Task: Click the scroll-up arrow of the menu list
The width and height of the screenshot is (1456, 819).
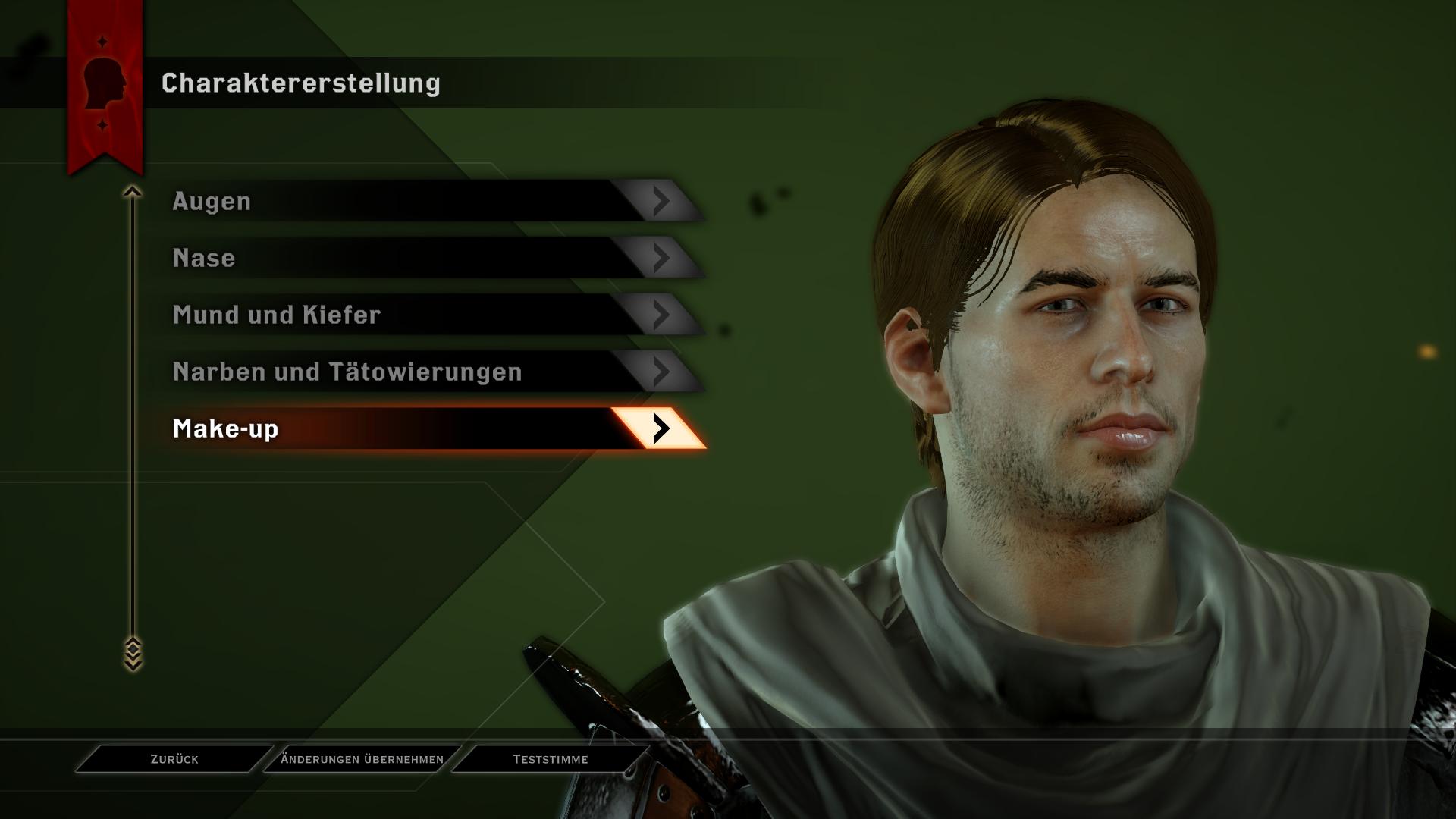Action: [133, 193]
